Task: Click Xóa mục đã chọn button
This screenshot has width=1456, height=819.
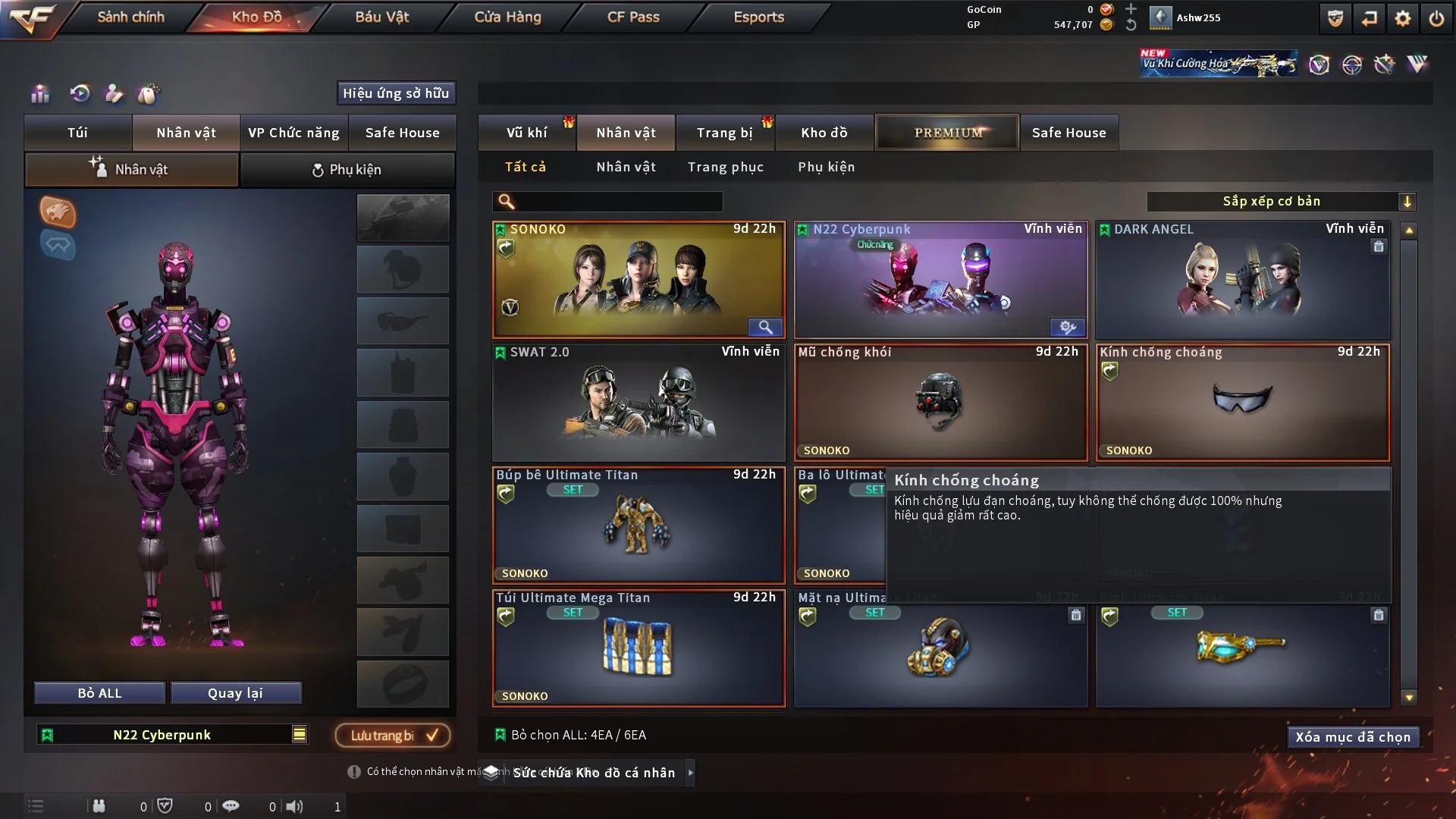Action: [1352, 737]
